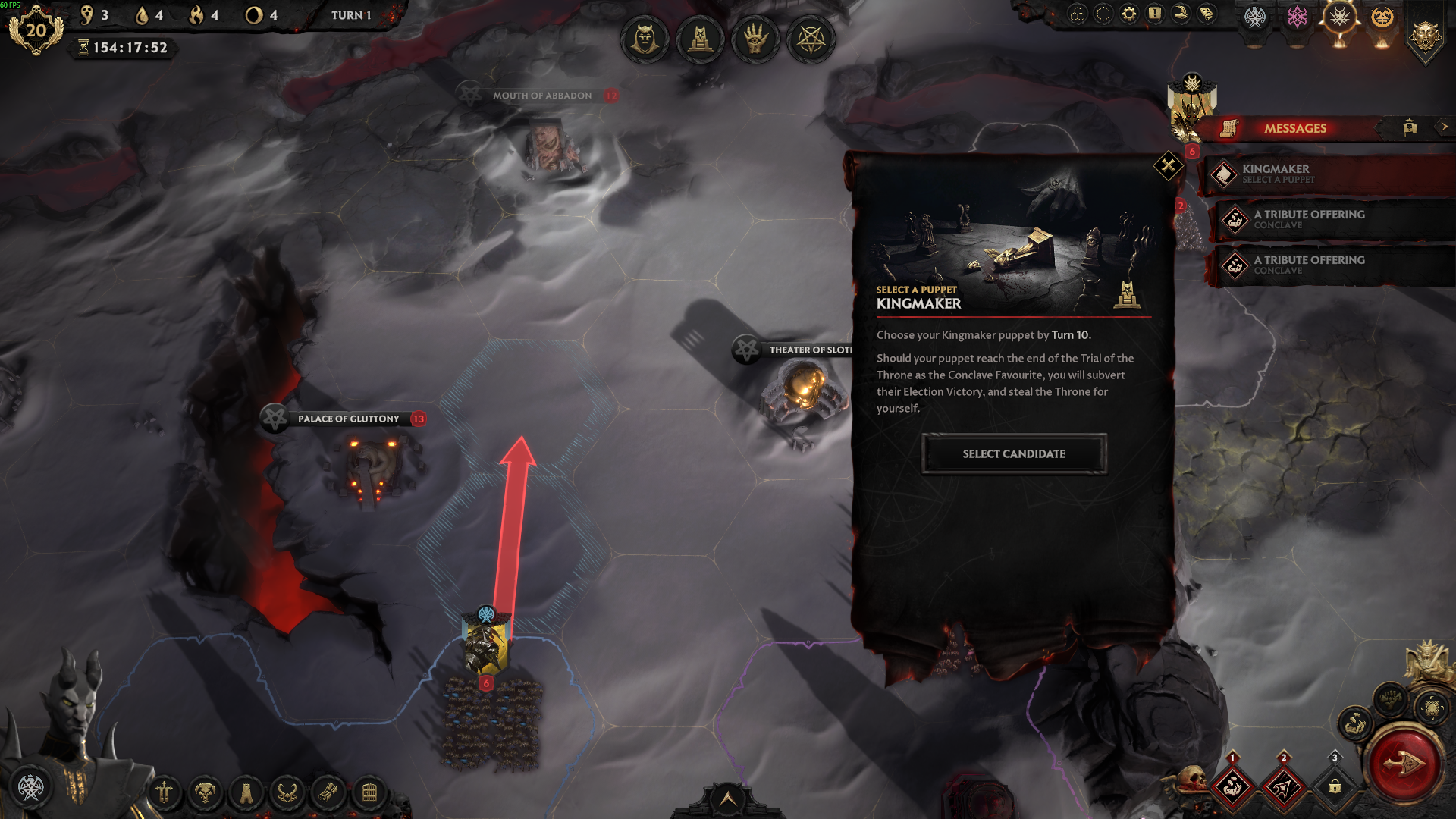This screenshot has height=819, width=1456.
Task: End the turn with the red arrow button
Action: 1404,764
